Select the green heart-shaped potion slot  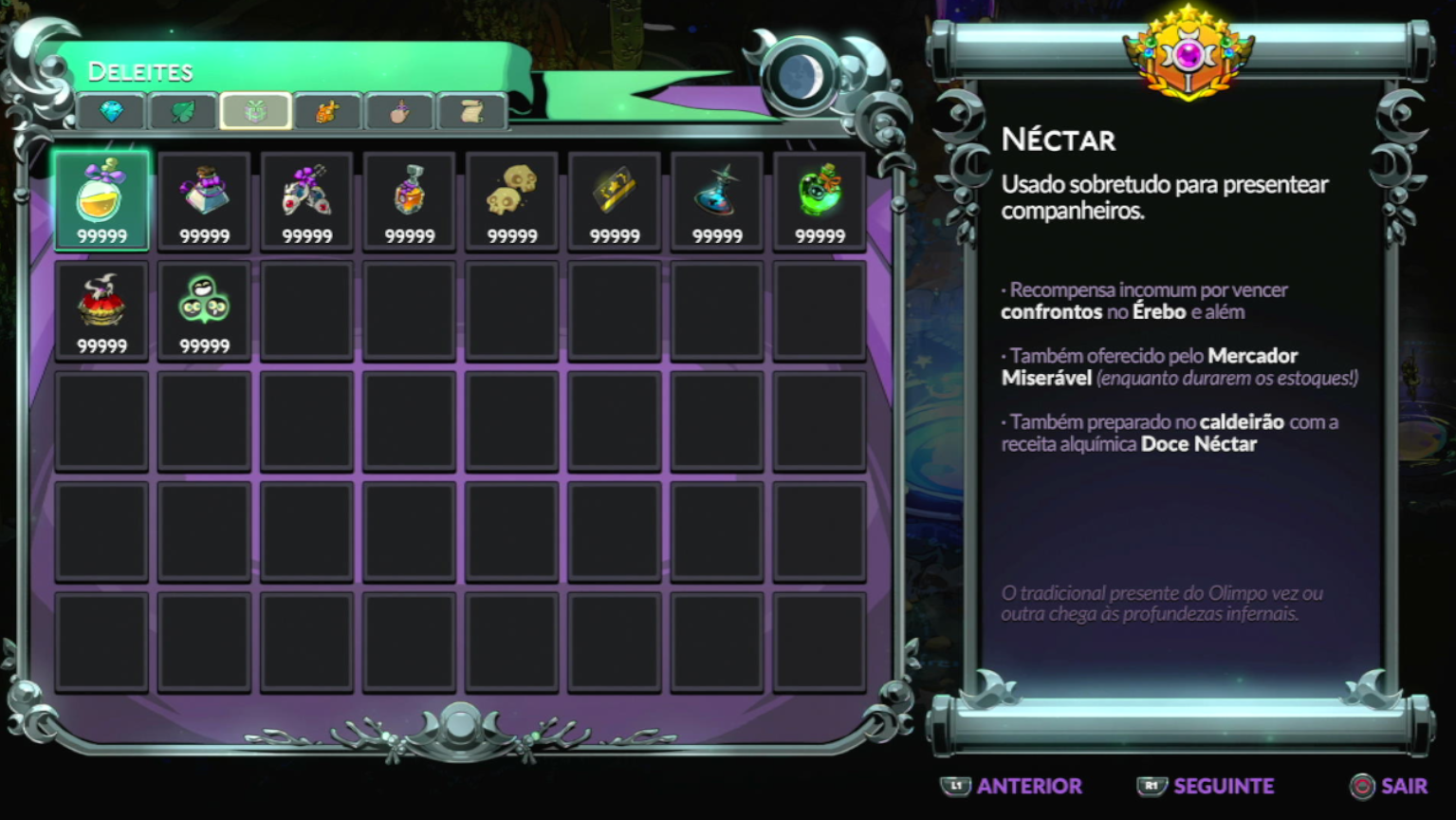click(x=819, y=200)
